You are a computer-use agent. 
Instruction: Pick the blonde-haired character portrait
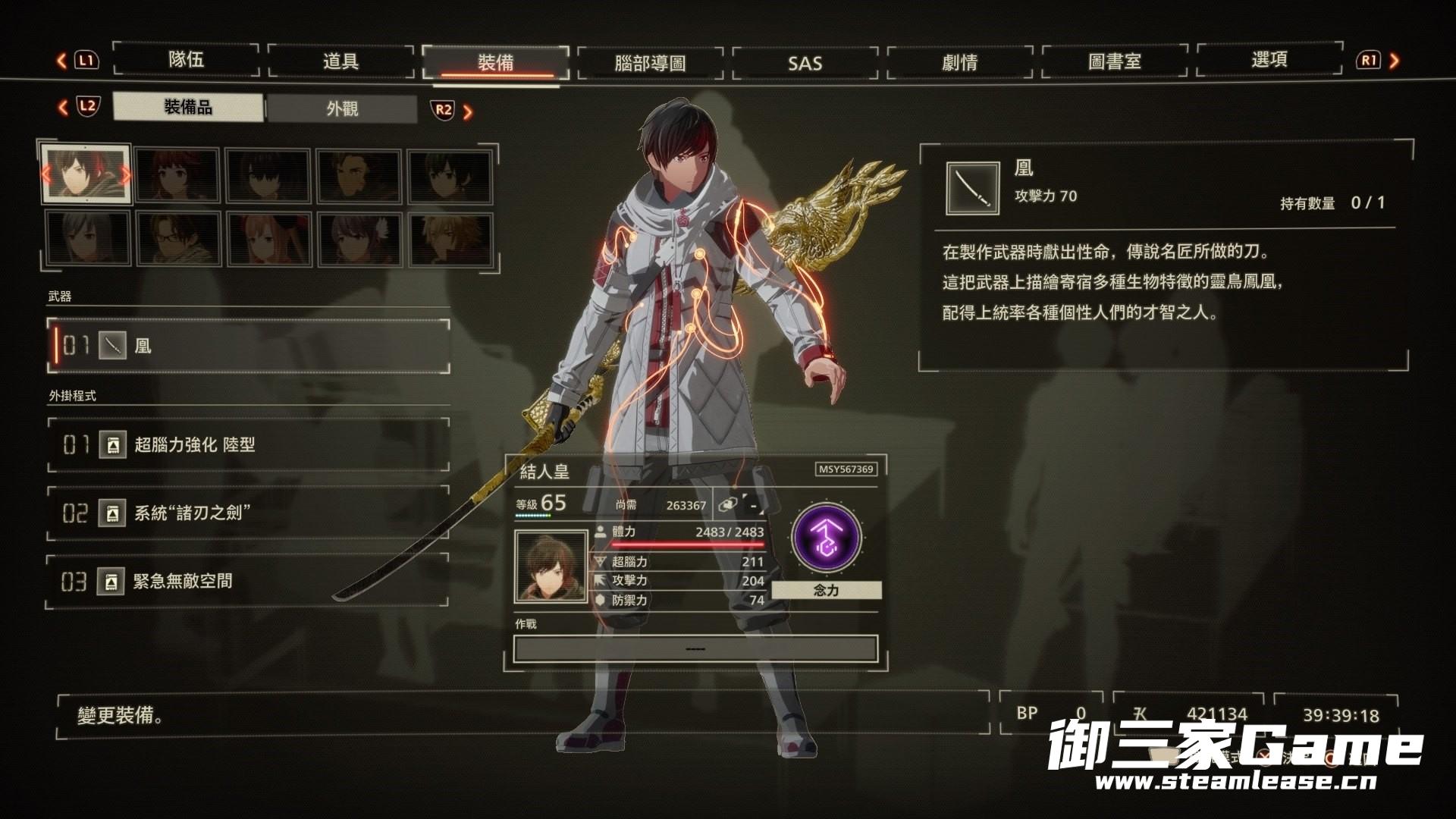(450, 238)
